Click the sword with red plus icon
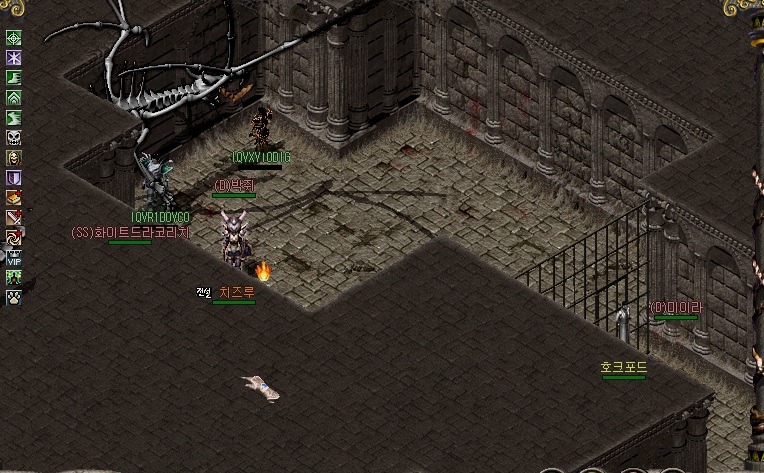Viewport: 764px width, 473px height. (x=14, y=217)
